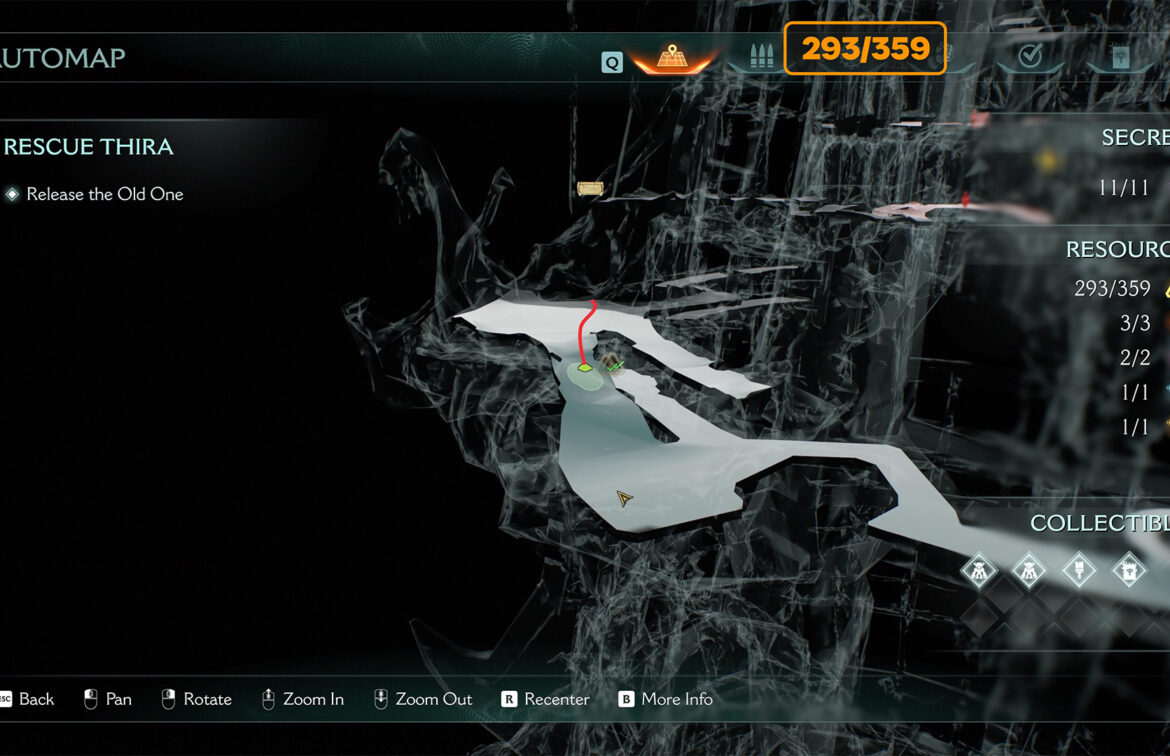Switch to the codex book tab

tap(1121, 58)
